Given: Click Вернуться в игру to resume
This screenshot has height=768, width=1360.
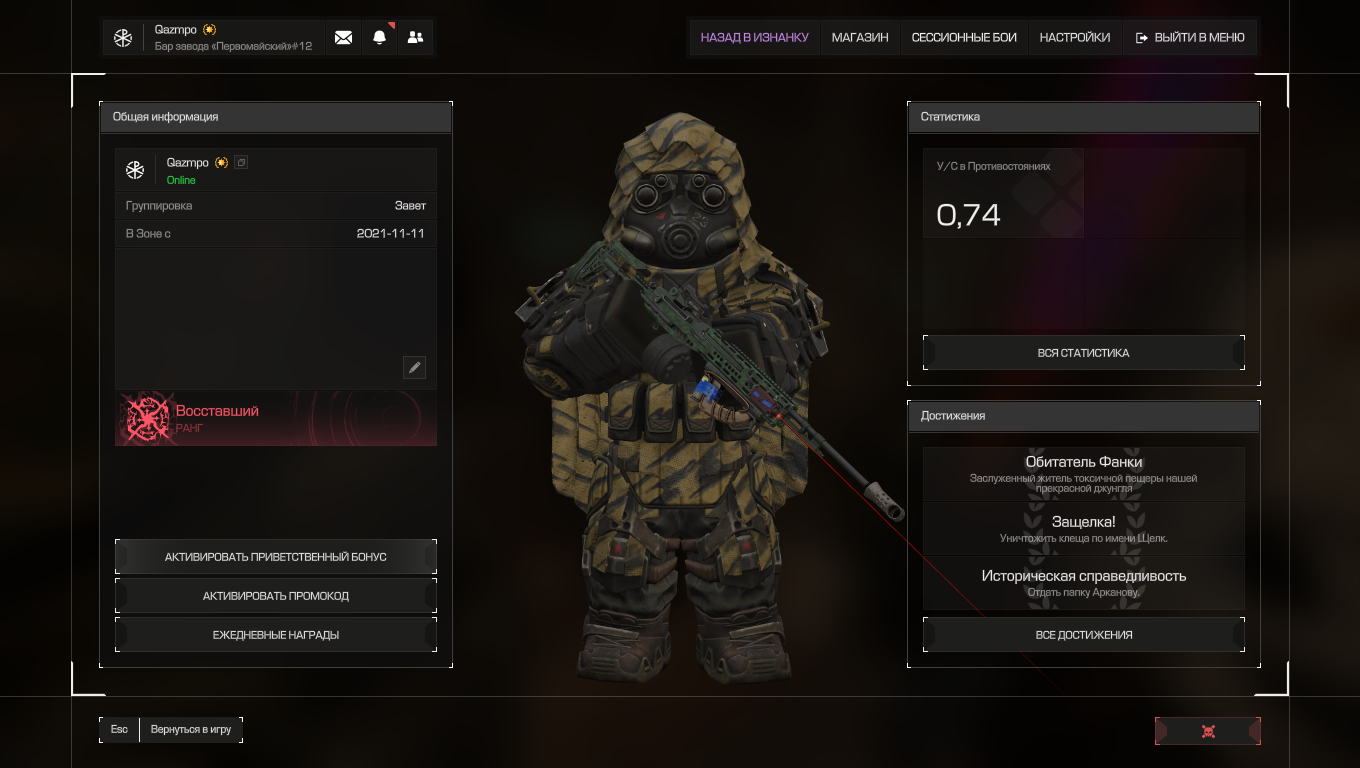Looking at the screenshot, I should click(x=190, y=730).
